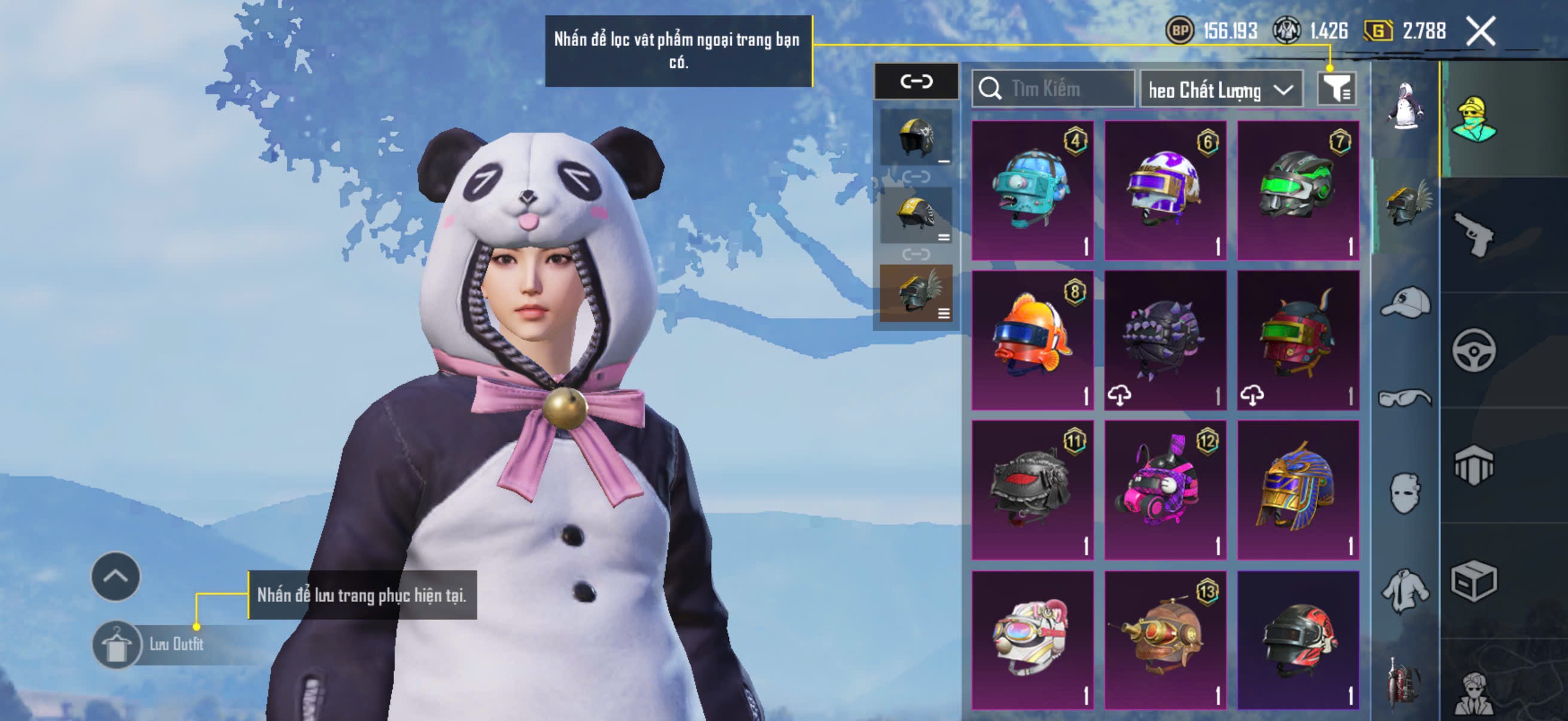
Task: Open the cap headwear category
Action: coord(1405,303)
